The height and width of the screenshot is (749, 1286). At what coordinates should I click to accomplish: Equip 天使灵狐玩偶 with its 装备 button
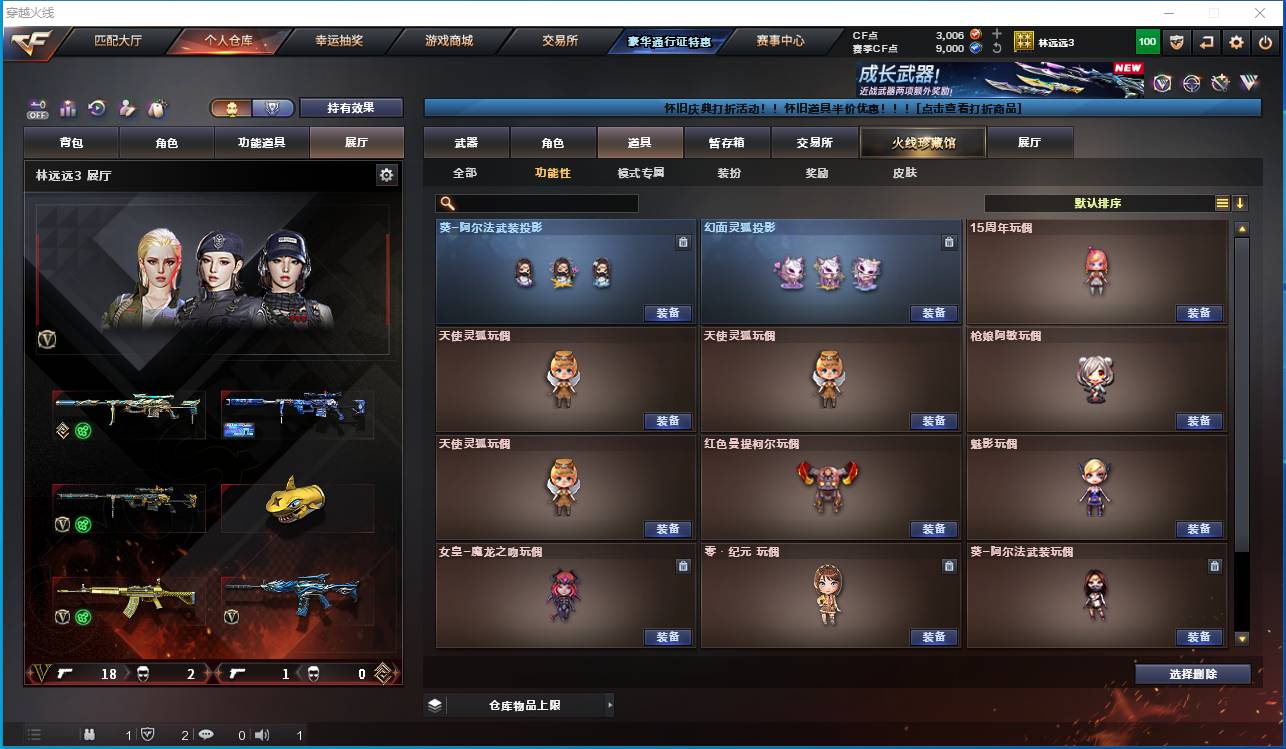point(667,421)
